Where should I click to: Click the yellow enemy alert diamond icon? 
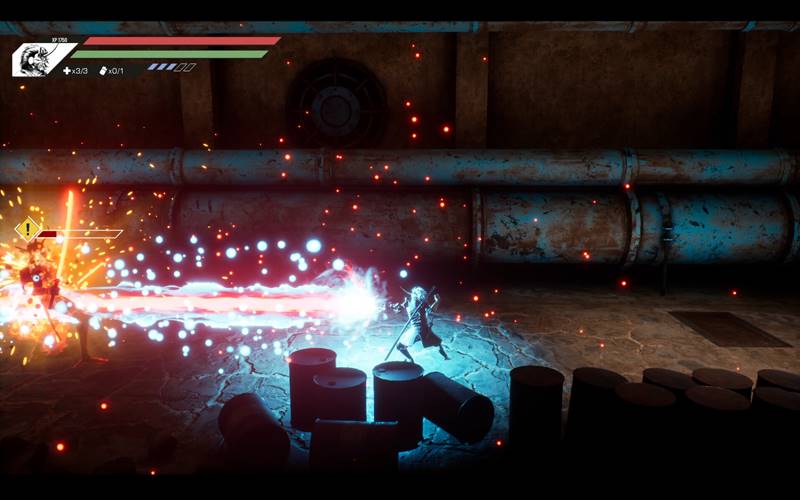[x=27, y=230]
